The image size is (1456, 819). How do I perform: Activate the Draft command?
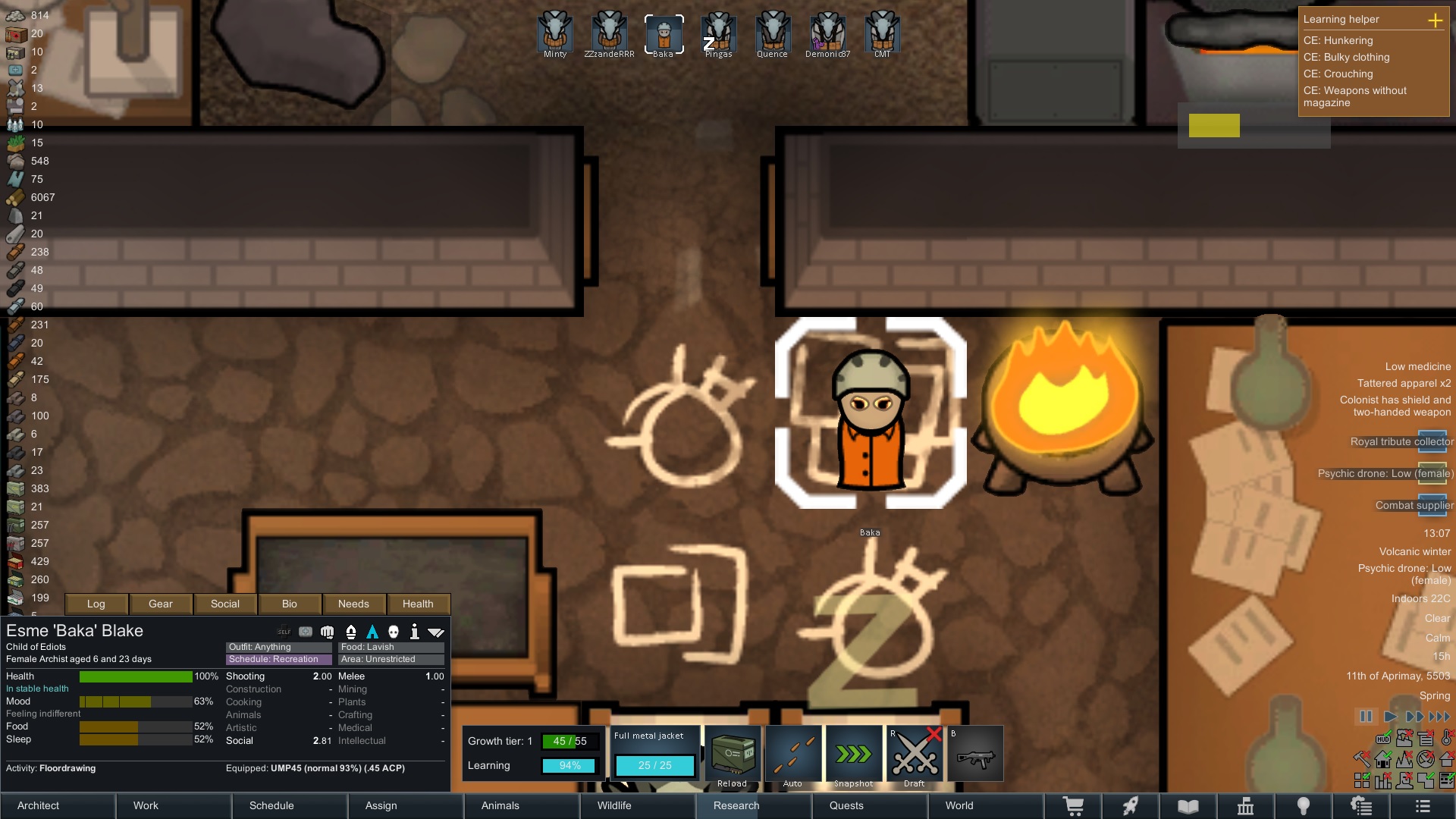tap(915, 755)
